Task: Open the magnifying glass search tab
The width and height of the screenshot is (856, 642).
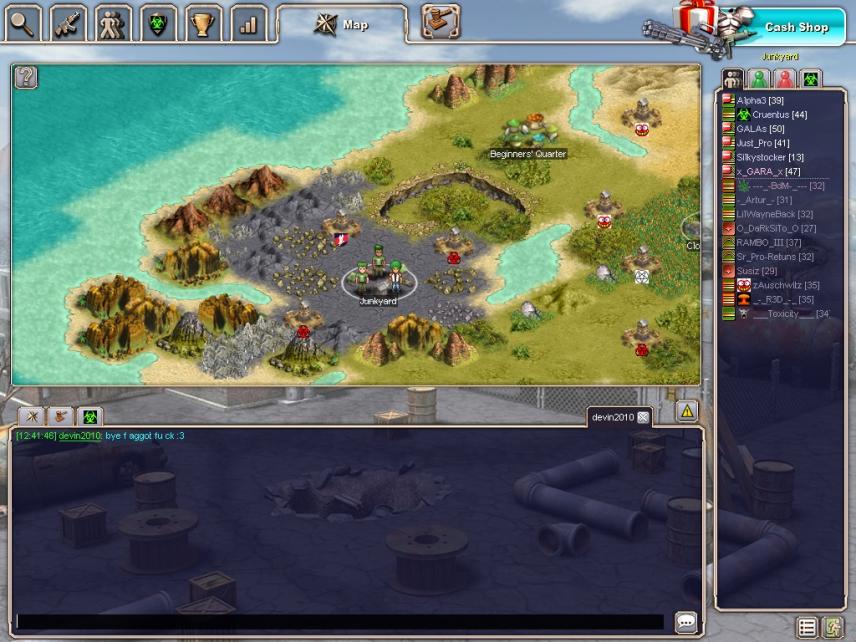Action: click(23, 23)
